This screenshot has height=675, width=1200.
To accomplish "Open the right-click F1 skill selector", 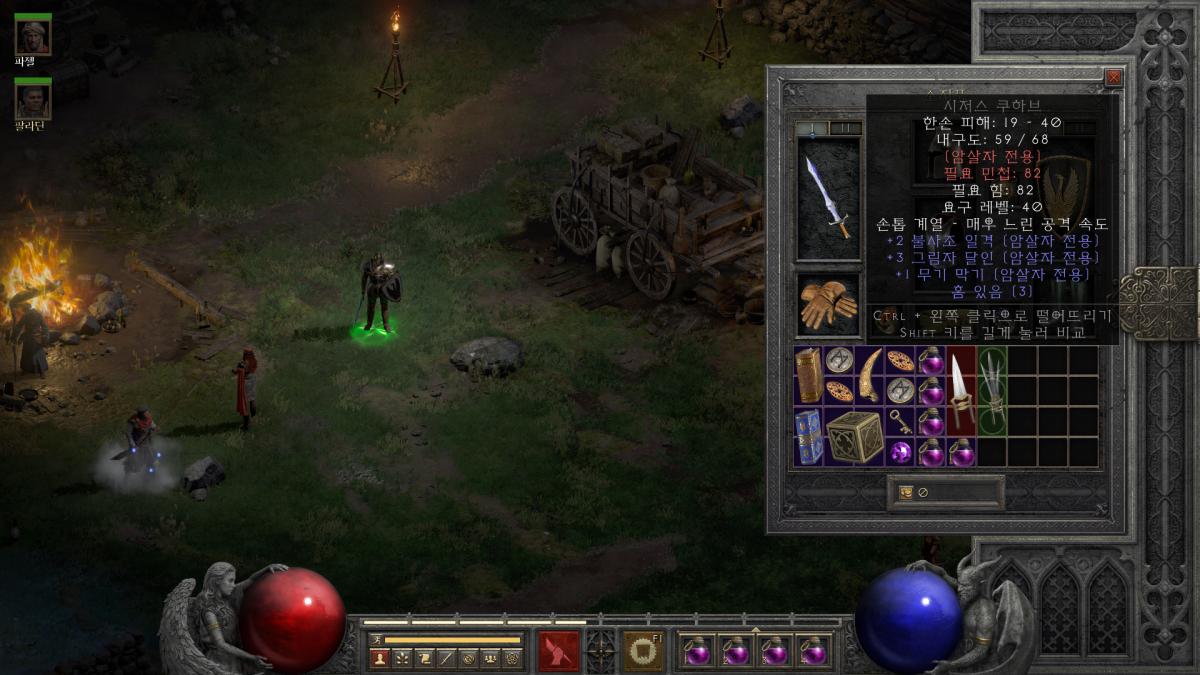I will click(642, 651).
